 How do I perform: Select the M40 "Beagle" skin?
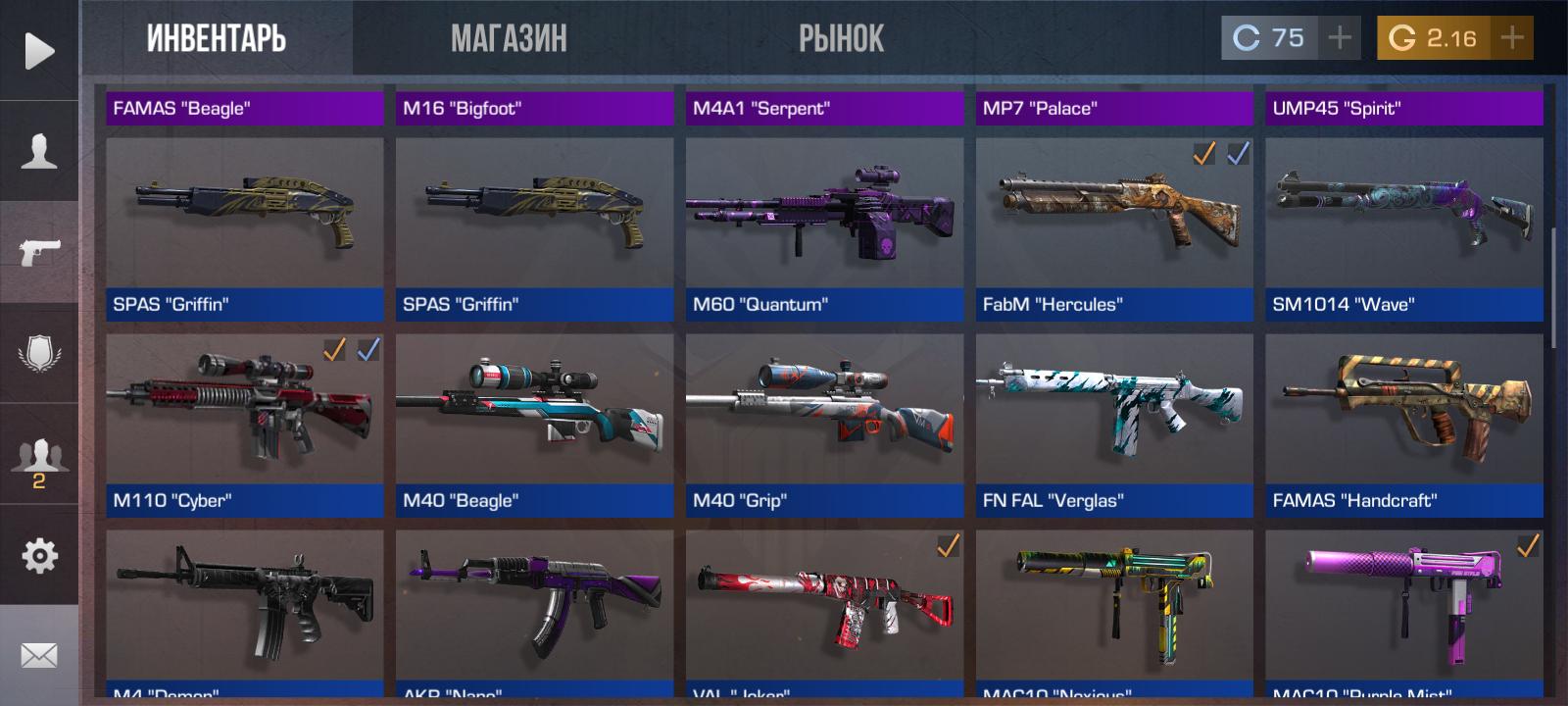[534, 425]
